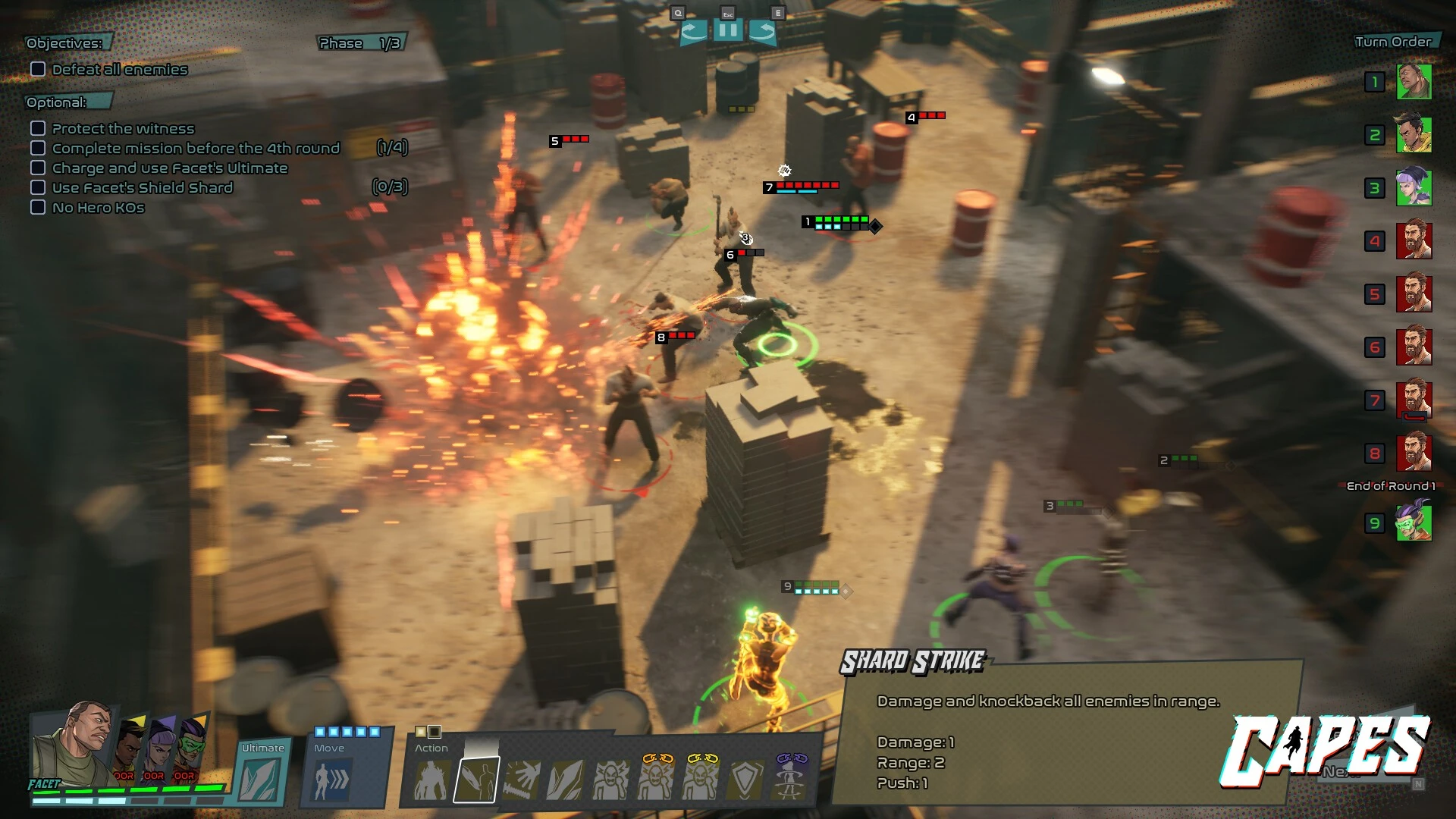Image resolution: width=1456 pixels, height=819 pixels.
Task: Select turn order portrait number 3
Action: [x=1414, y=188]
